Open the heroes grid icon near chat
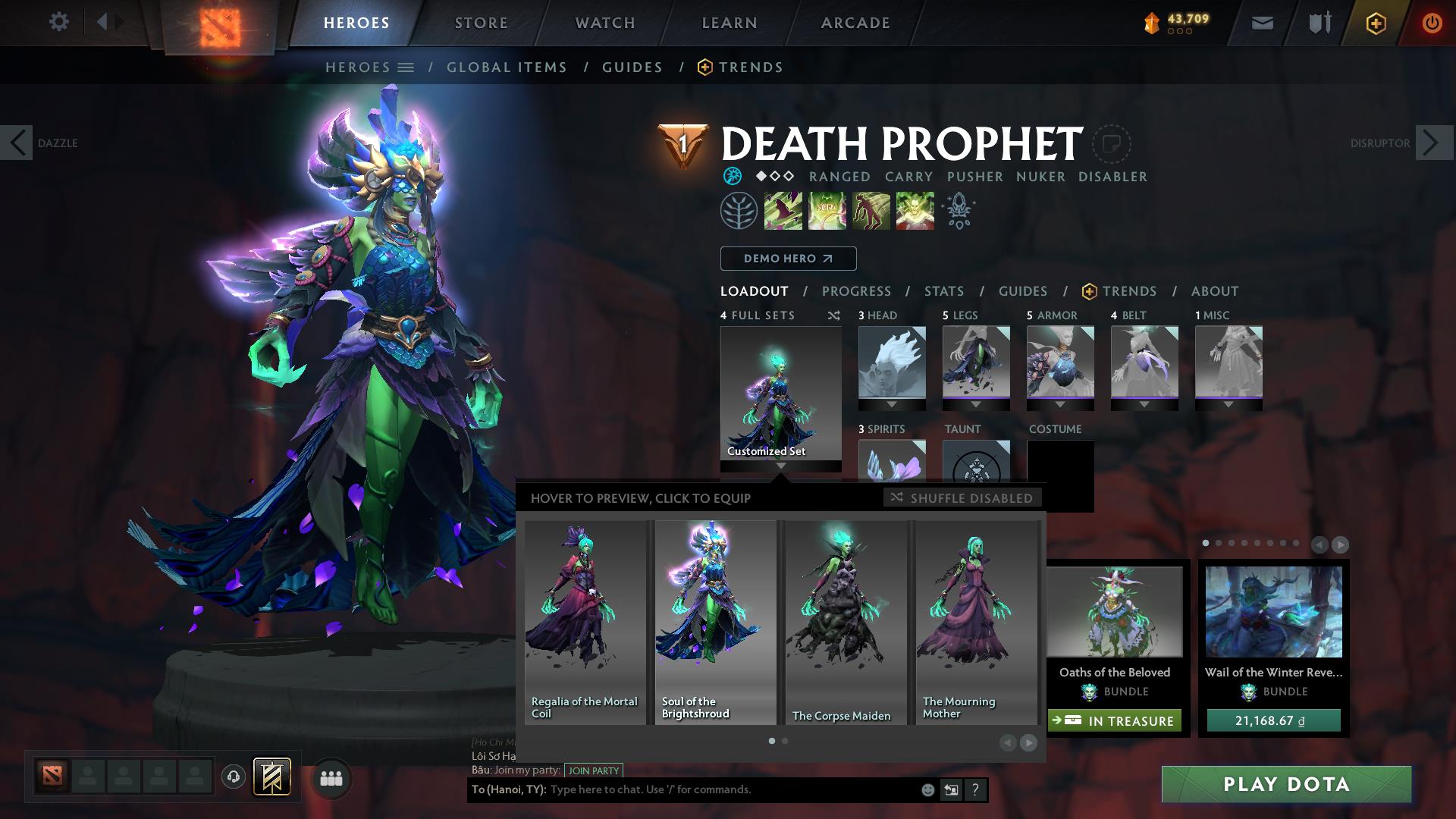Screen dimensions: 1456x819 pyautogui.click(x=330, y=778)
